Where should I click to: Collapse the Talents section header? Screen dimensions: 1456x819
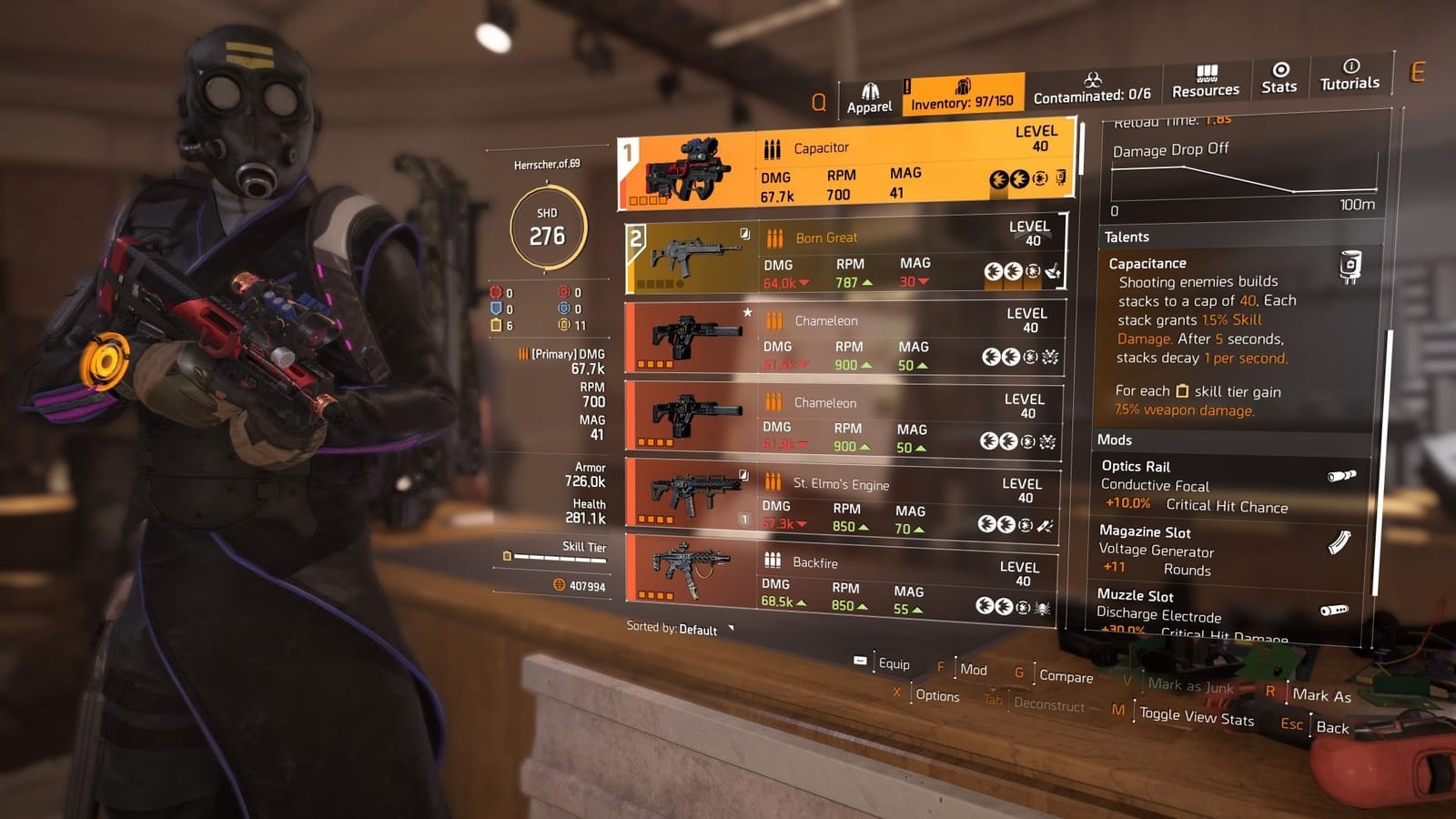point(1128,237)
